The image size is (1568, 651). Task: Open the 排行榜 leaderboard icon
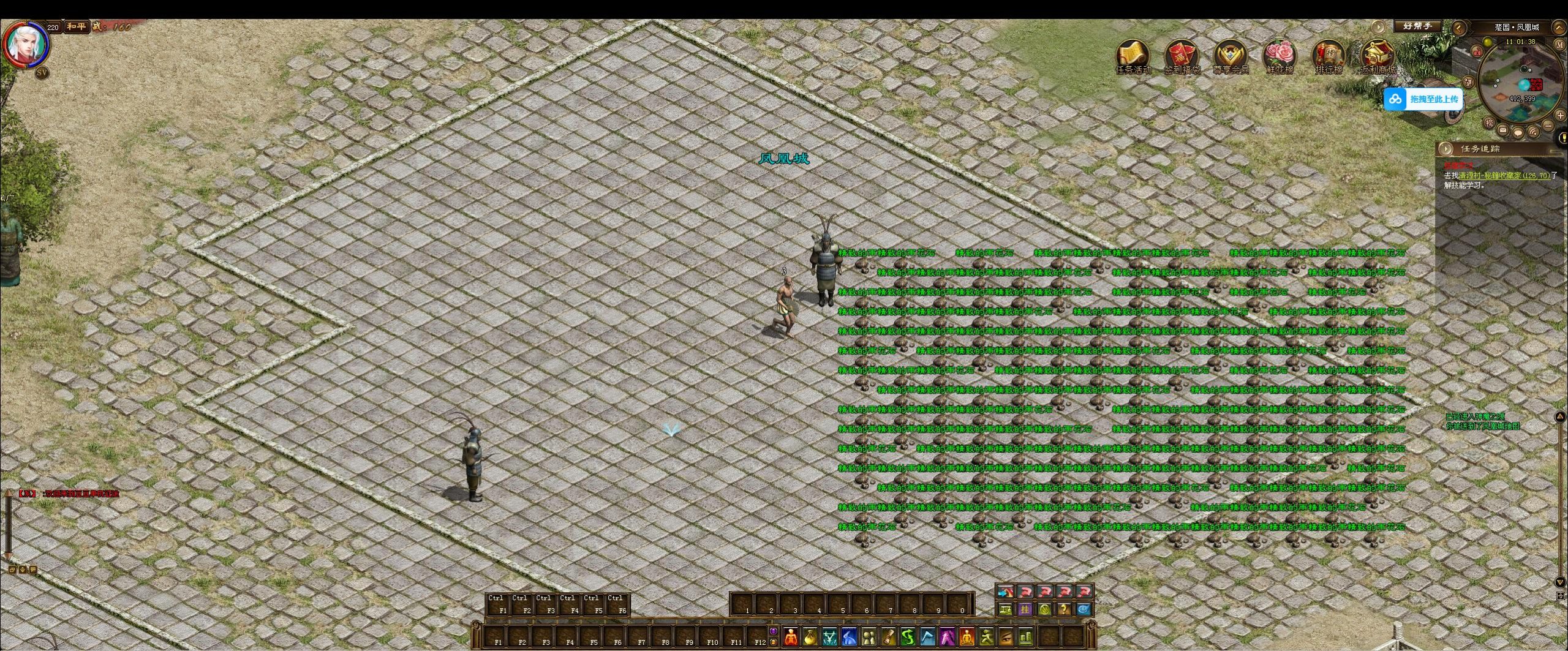pos(1329,56)
